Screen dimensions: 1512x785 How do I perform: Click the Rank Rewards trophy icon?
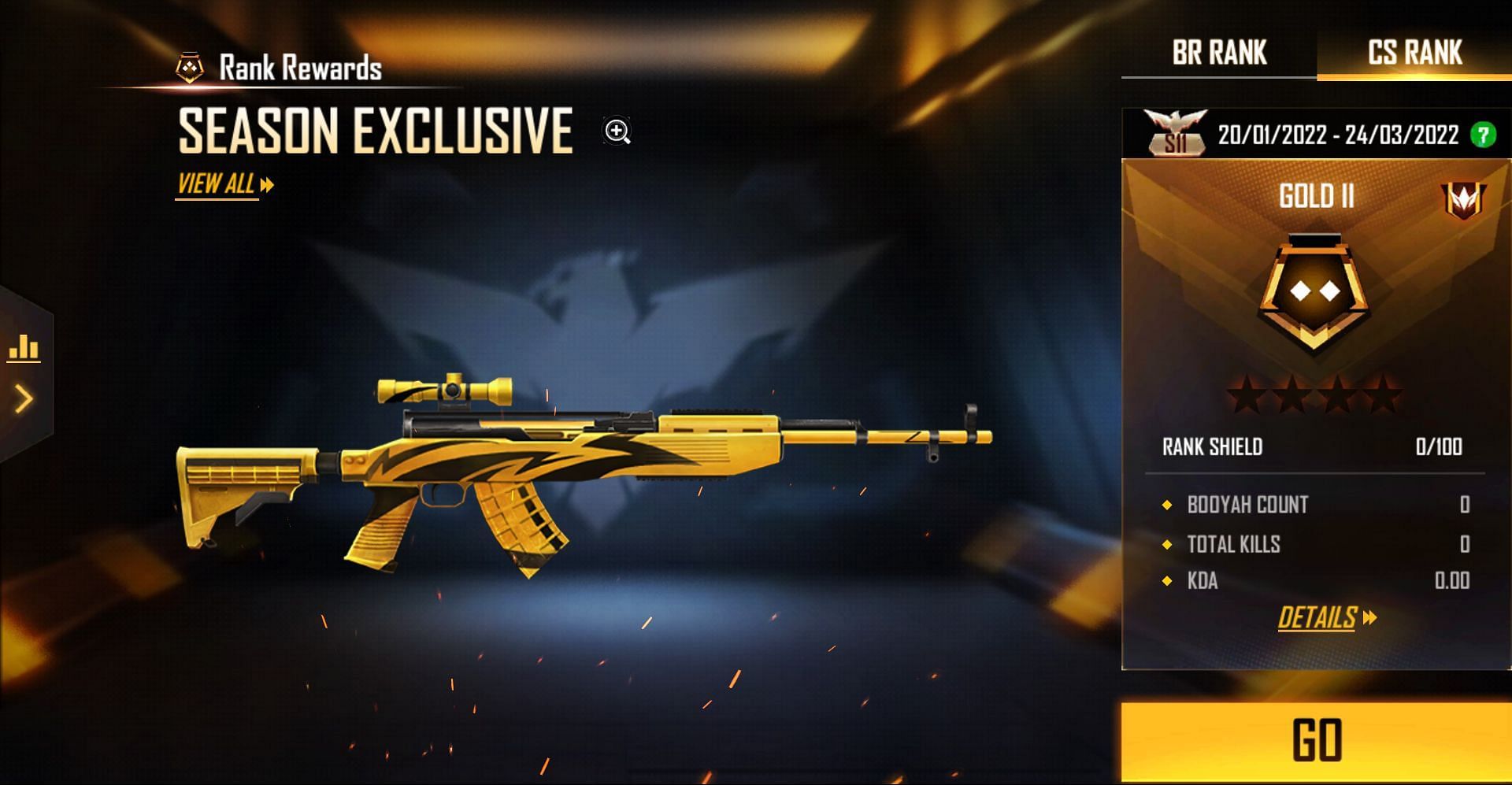188,66
